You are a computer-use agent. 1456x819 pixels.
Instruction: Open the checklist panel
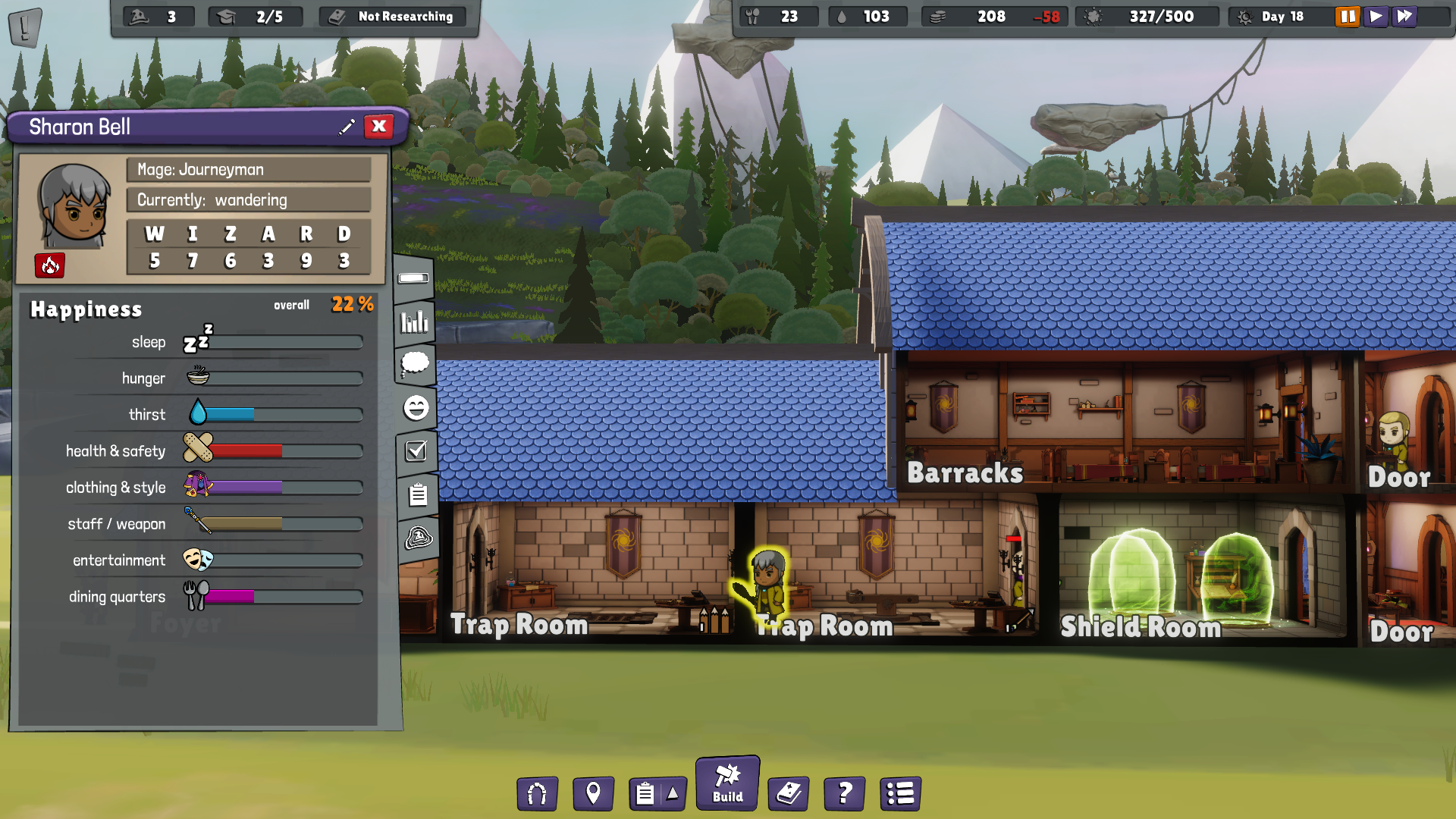[415, 451]
